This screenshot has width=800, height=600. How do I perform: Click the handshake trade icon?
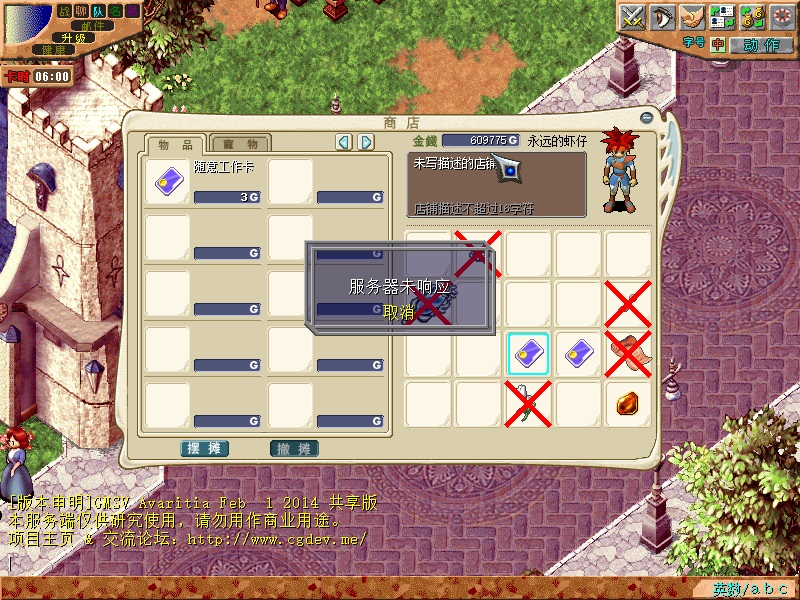pyautogui.click(x=692, y=16)
